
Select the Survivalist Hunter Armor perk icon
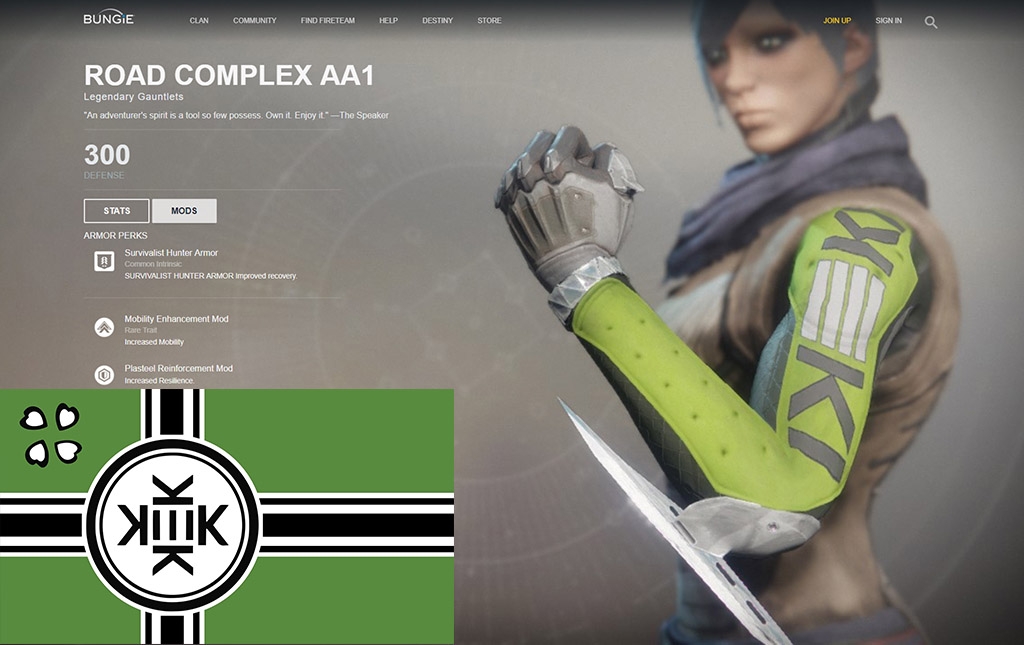102,262
